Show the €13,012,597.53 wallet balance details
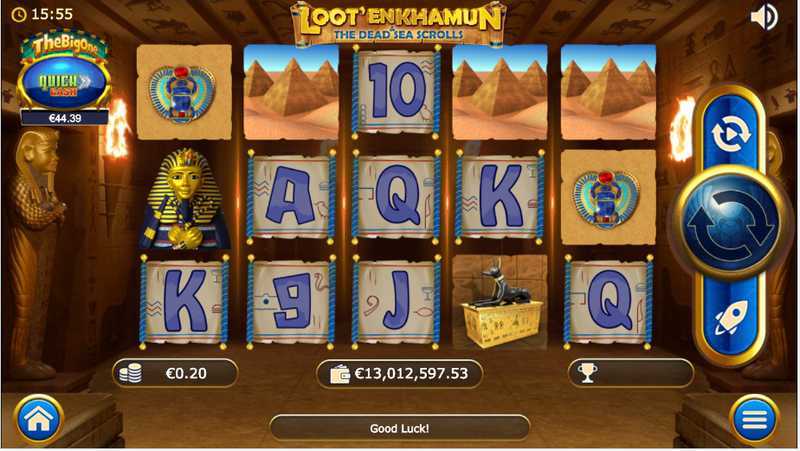Viewport: 800px width, 451px height. 399,374
